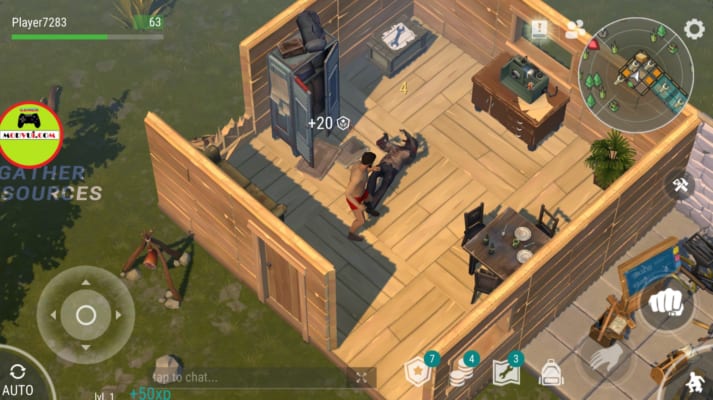Open the settings gear menu
The image size is (713, 400).
pyautogui.click(x=694, y=29)
